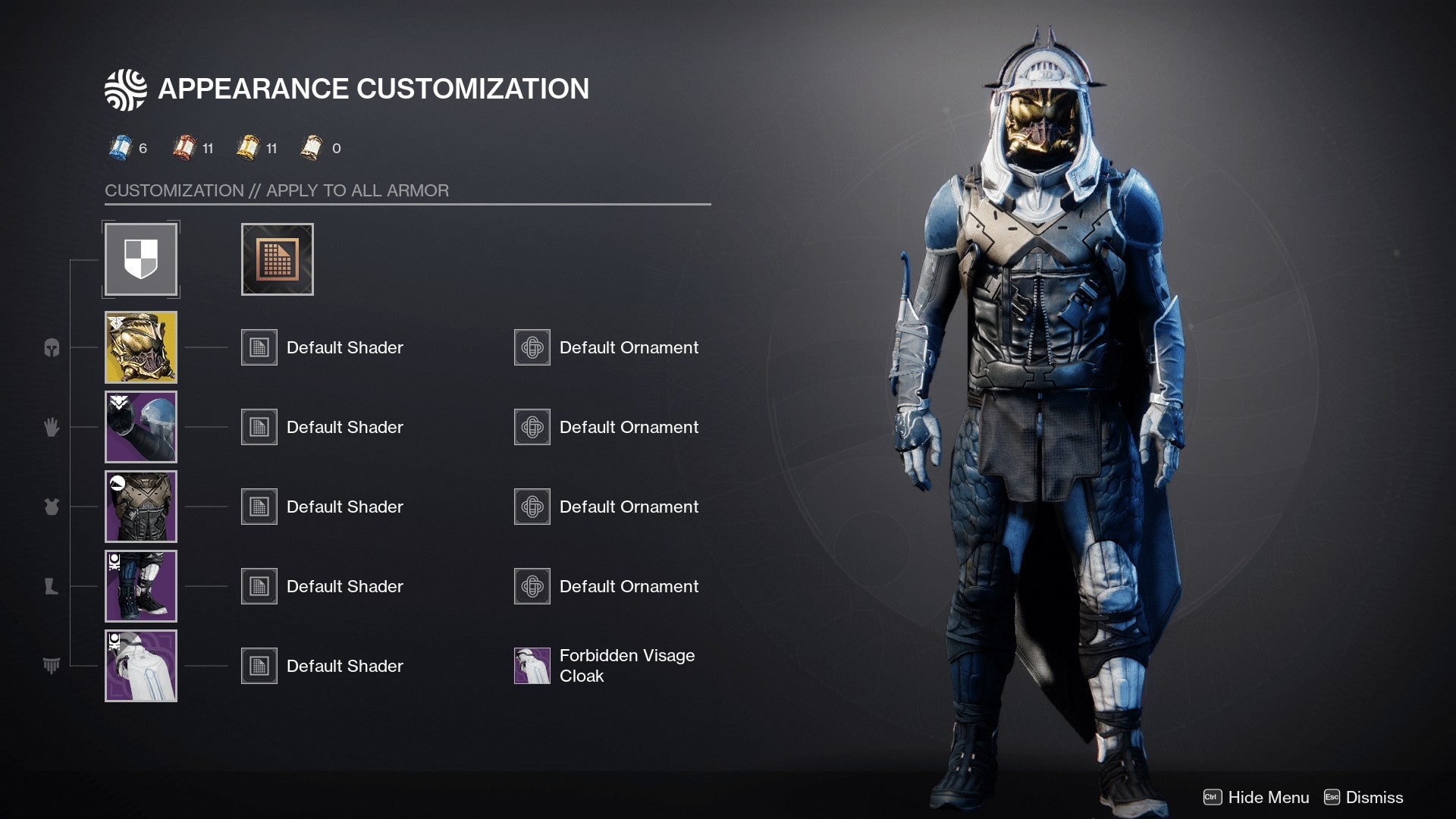Select the Apply to All Armor section header
Viewport: 1456px width, 819px height.
pyautogui.click(x=277, y=190)
